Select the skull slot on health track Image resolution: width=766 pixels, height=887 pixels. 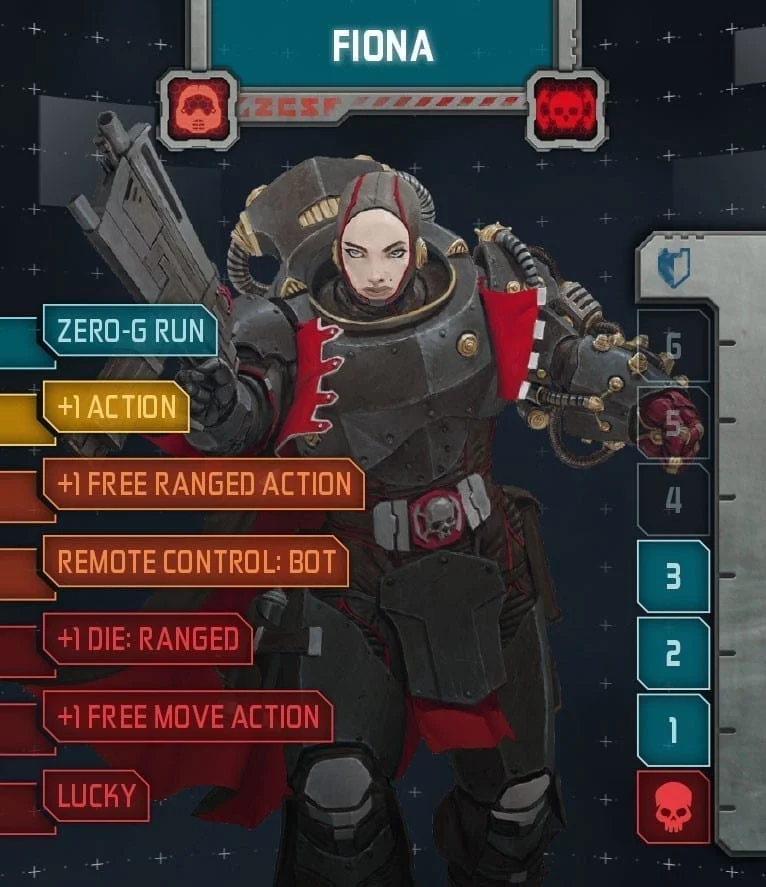[673, 807]
